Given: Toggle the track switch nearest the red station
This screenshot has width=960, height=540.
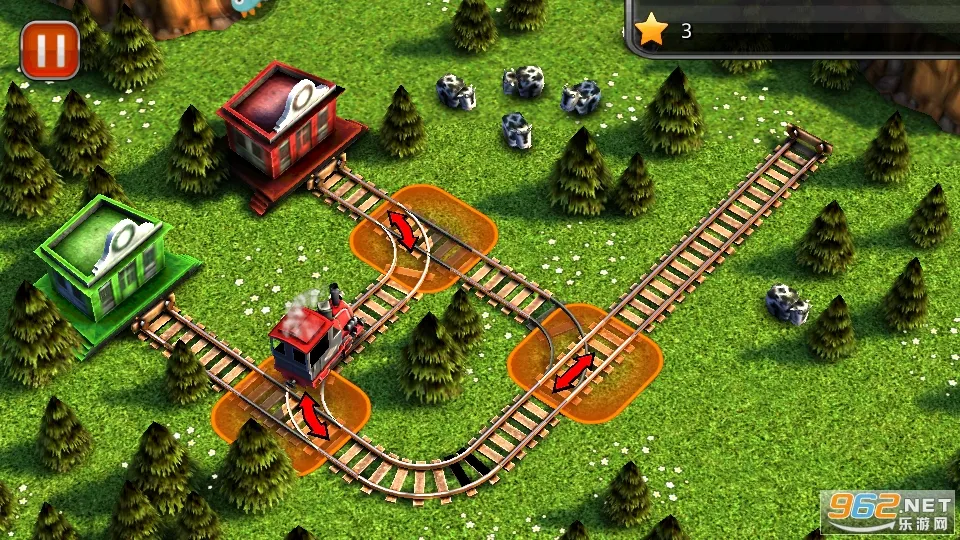Looking at the screenshot, I should (x=404, y=230).
